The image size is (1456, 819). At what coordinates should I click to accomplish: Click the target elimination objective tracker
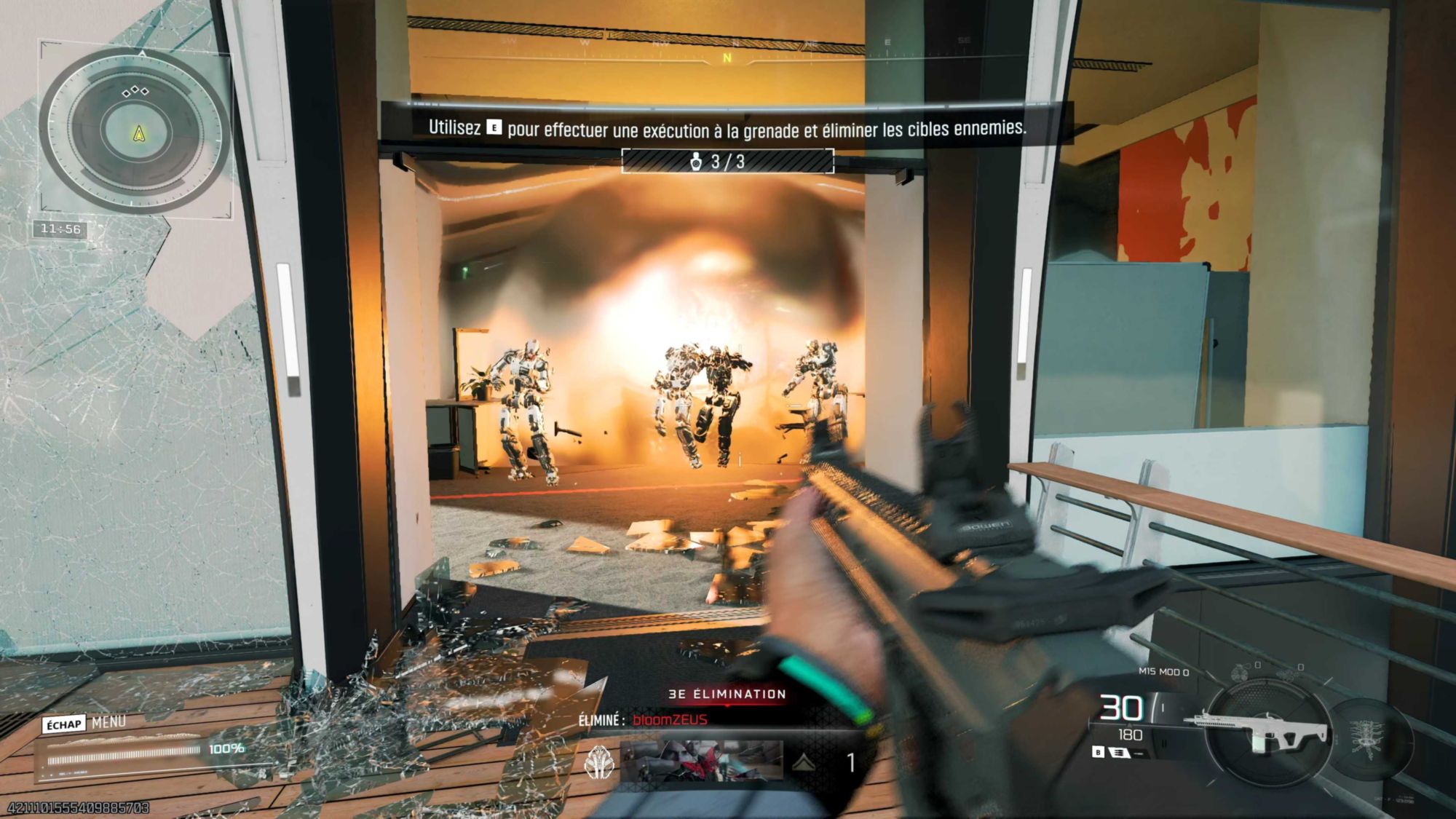point(727,161)
